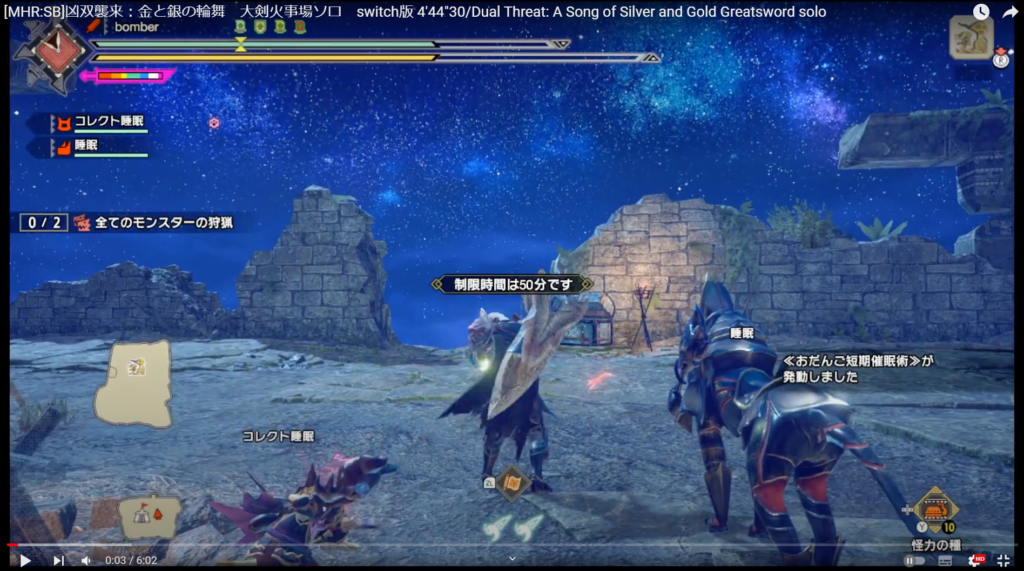
Task: Click the hunt all monsters objective tracker
Action: pos(130,222)
